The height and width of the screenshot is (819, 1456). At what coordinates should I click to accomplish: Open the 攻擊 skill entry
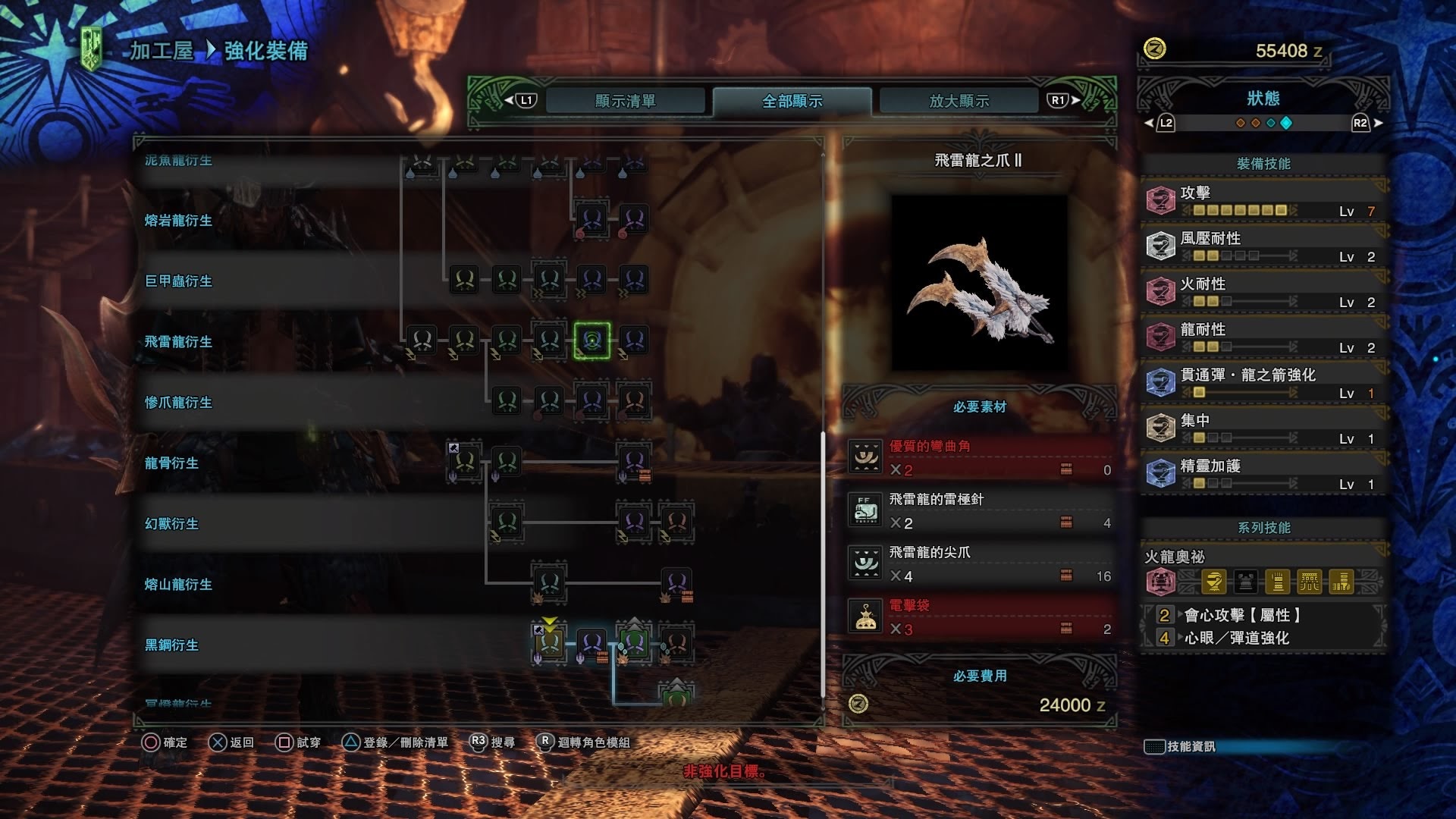point(1263,201)
